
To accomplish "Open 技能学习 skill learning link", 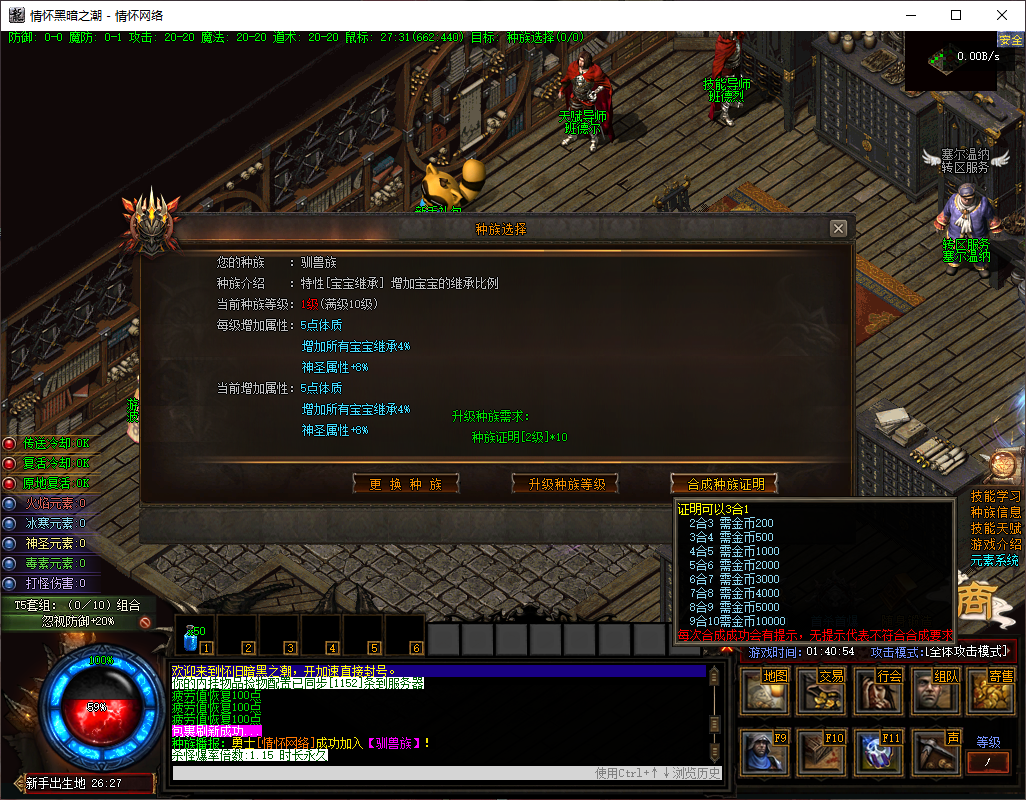I will [x=996, y=496].
